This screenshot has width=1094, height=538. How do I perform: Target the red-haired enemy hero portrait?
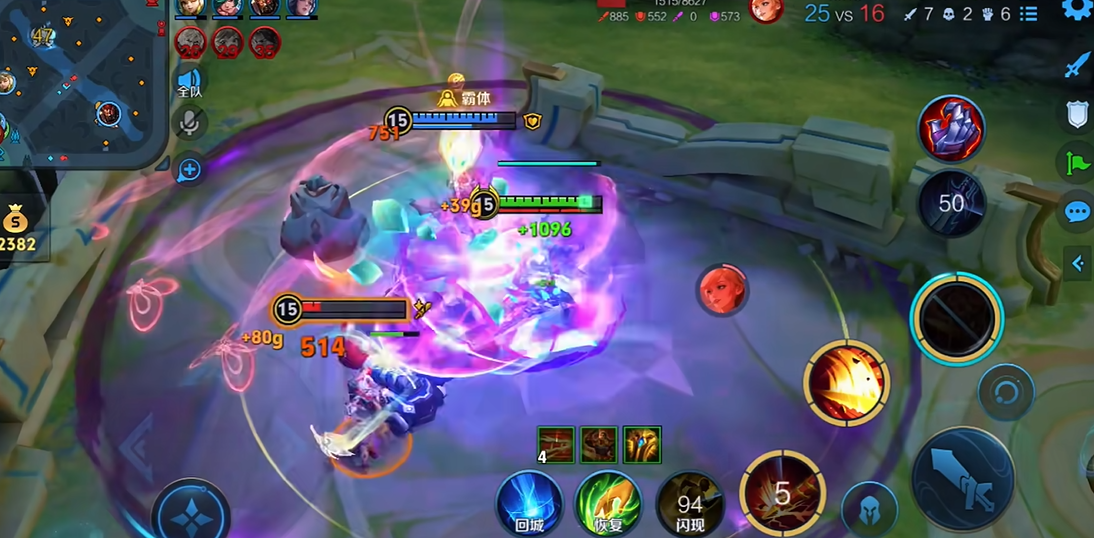(722, 290)
